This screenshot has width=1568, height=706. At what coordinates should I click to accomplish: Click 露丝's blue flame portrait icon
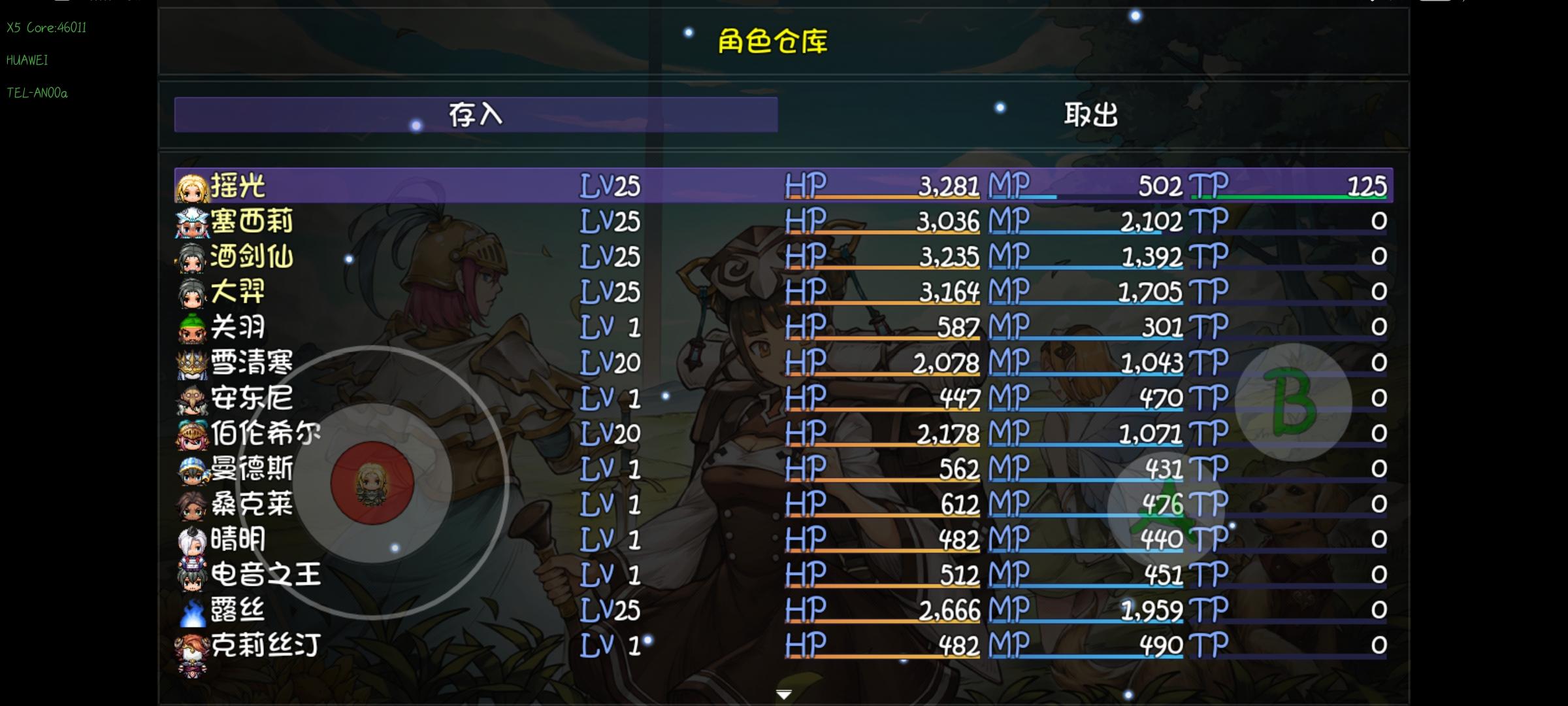[x=191, y=609]
